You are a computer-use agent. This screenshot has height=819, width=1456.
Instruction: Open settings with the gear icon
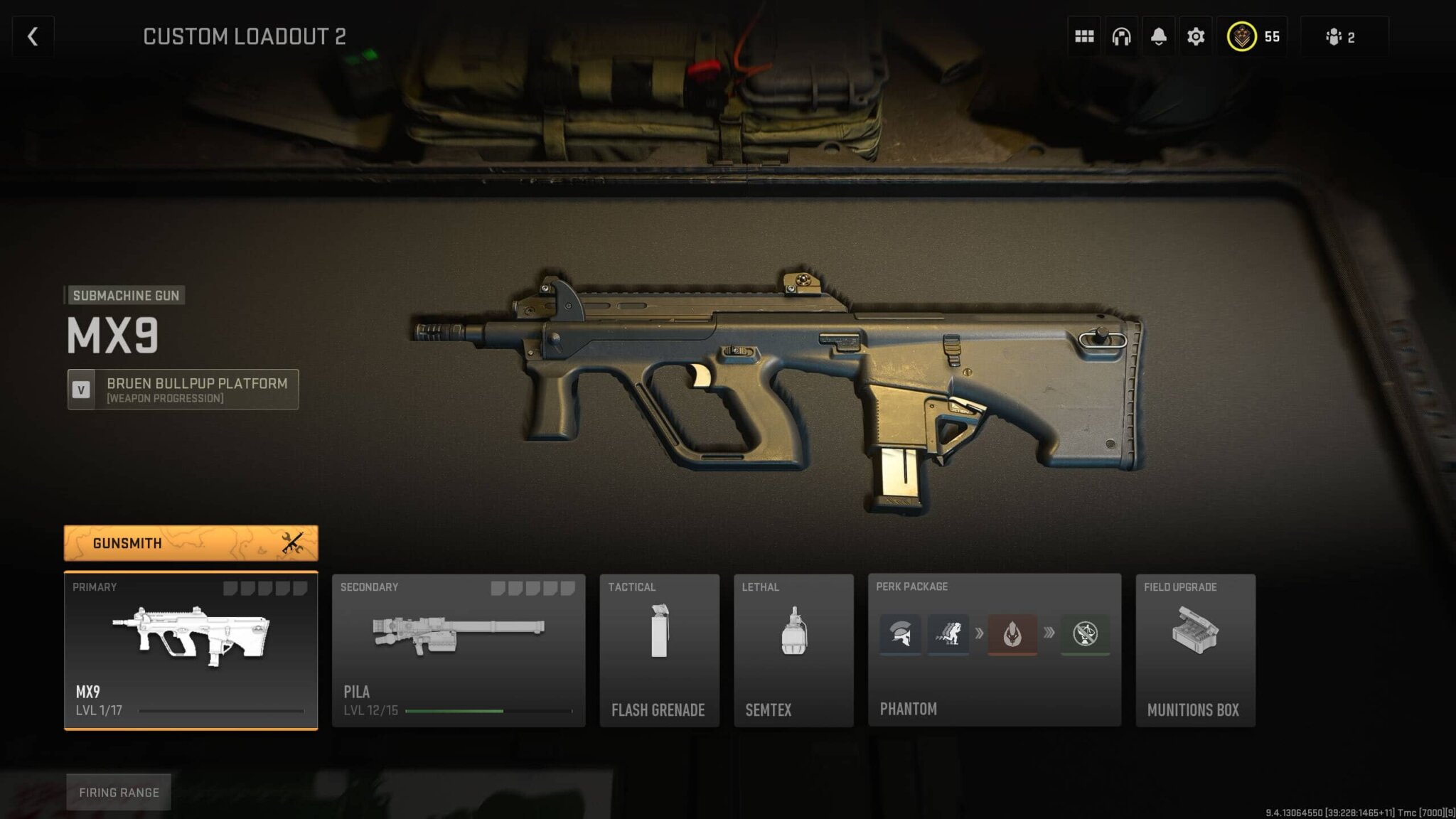click(1195, 36)
